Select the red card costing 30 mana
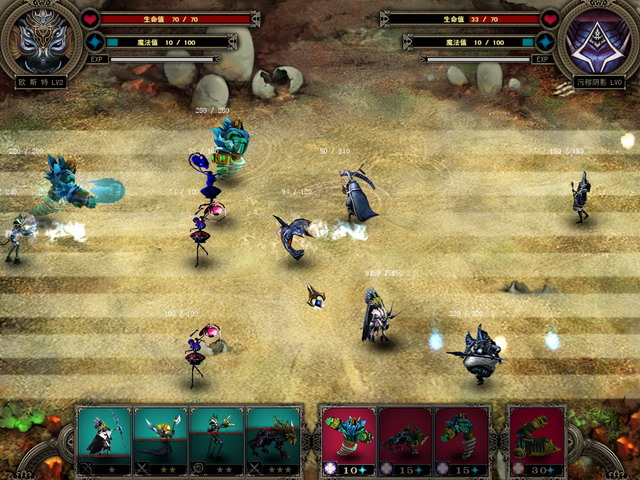The image size is (640, 480). 537,438
